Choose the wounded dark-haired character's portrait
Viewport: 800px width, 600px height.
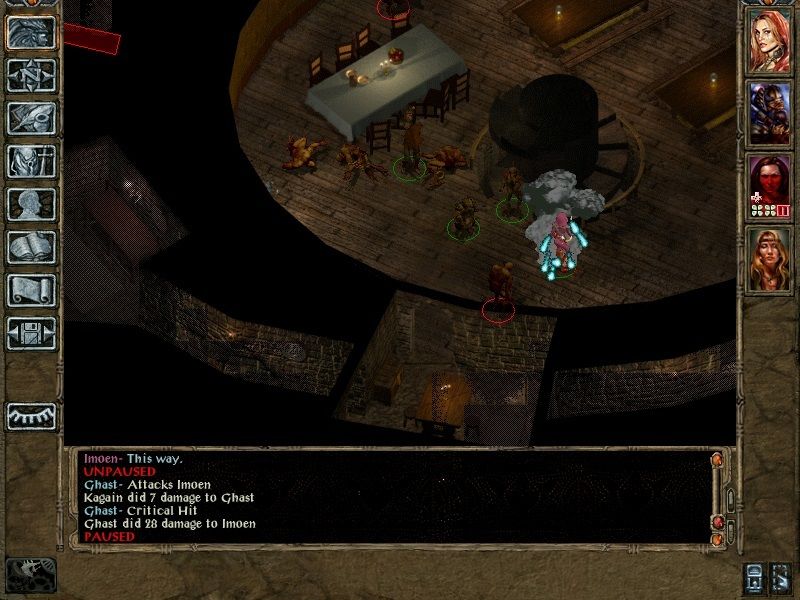[771, 183]
